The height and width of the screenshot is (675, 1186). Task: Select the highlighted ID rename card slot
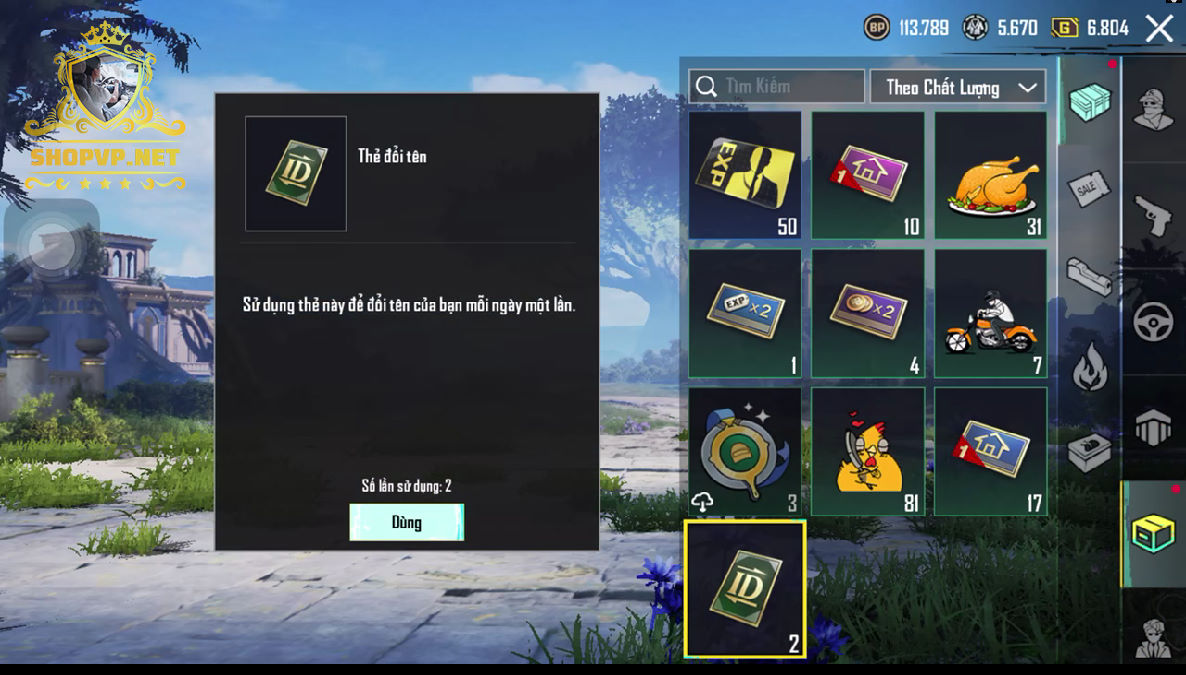click(745, 589)
